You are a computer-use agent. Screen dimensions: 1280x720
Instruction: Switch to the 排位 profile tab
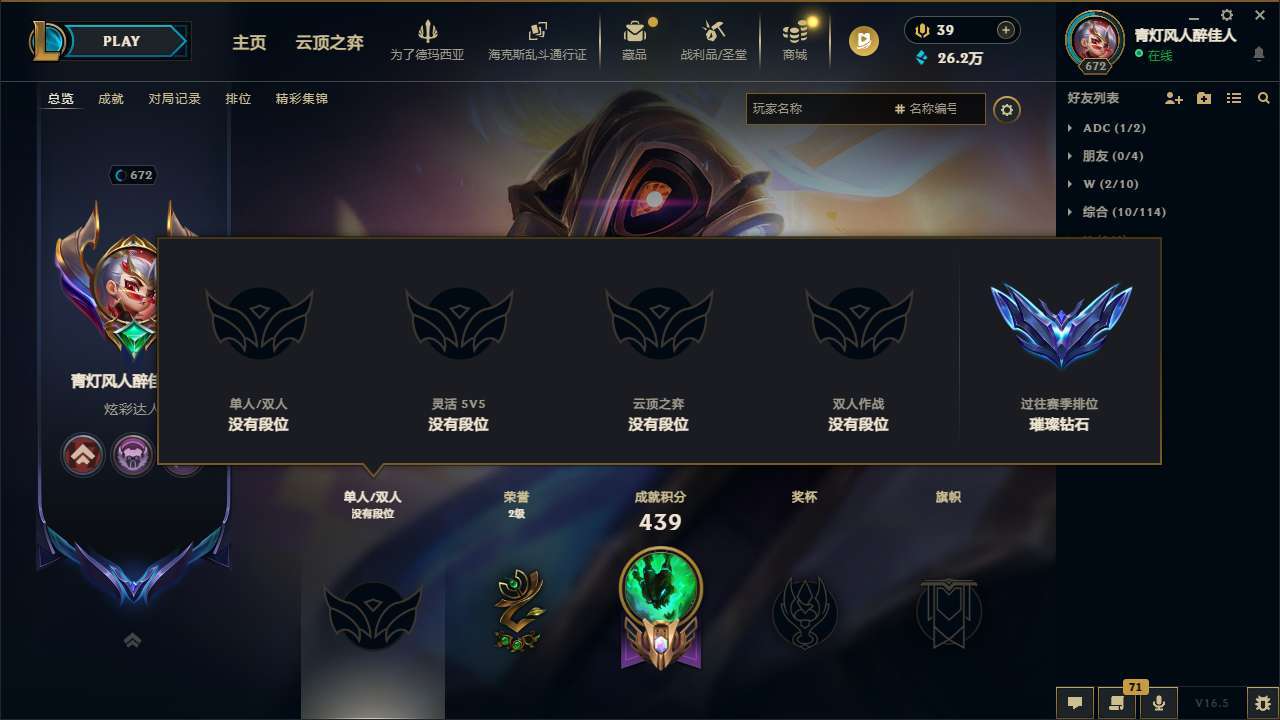[238, 99]
